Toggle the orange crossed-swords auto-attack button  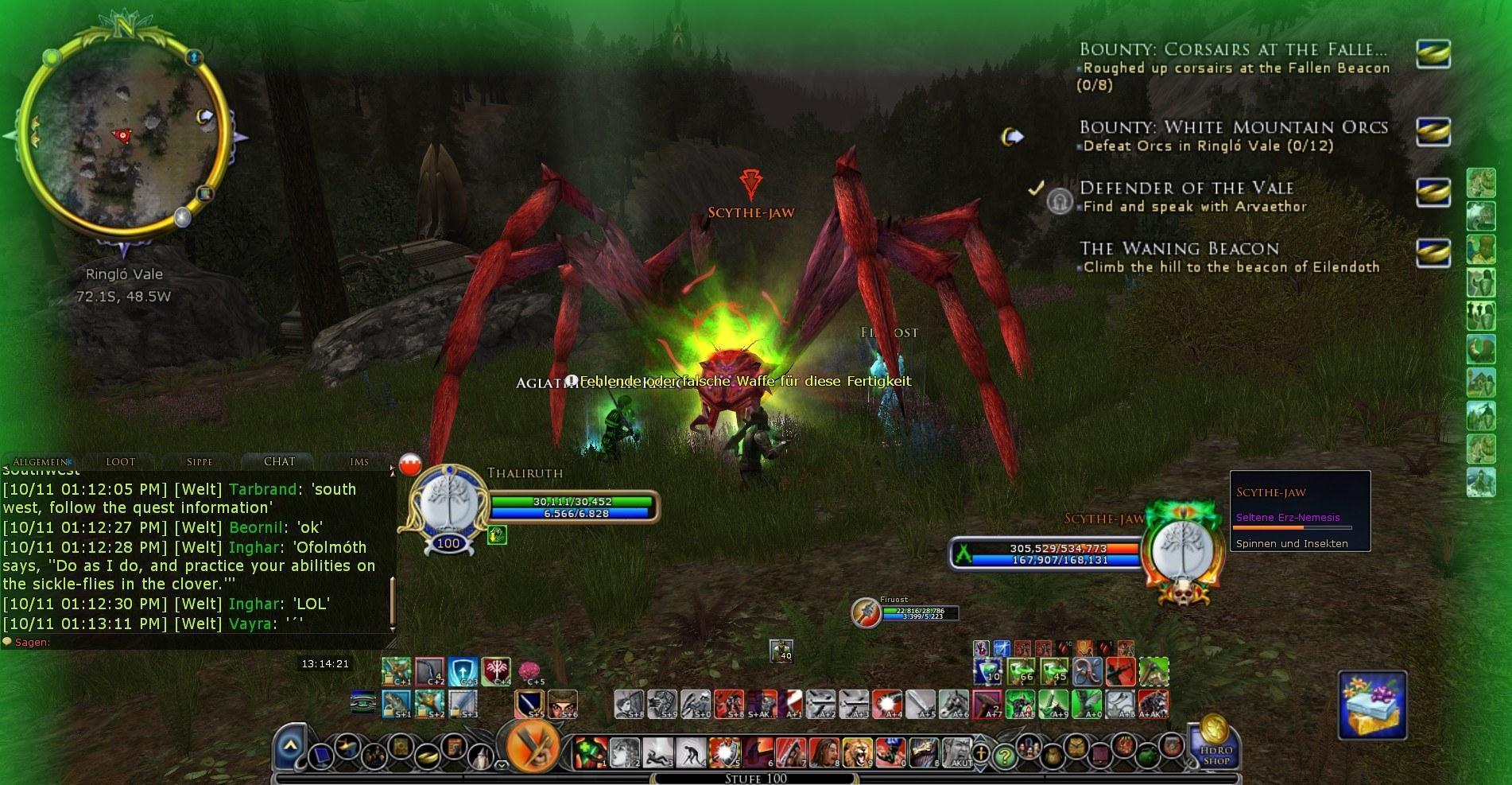(x=533, y=746)
